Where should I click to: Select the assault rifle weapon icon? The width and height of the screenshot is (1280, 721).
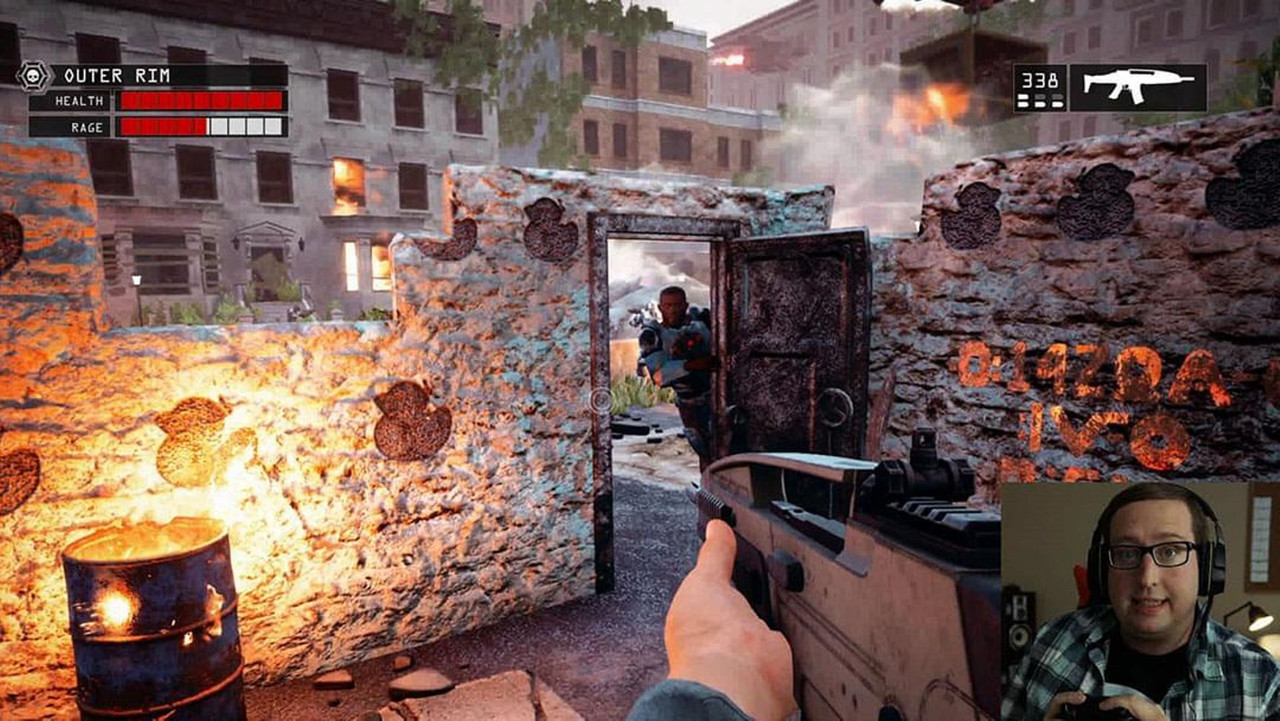1136,84
